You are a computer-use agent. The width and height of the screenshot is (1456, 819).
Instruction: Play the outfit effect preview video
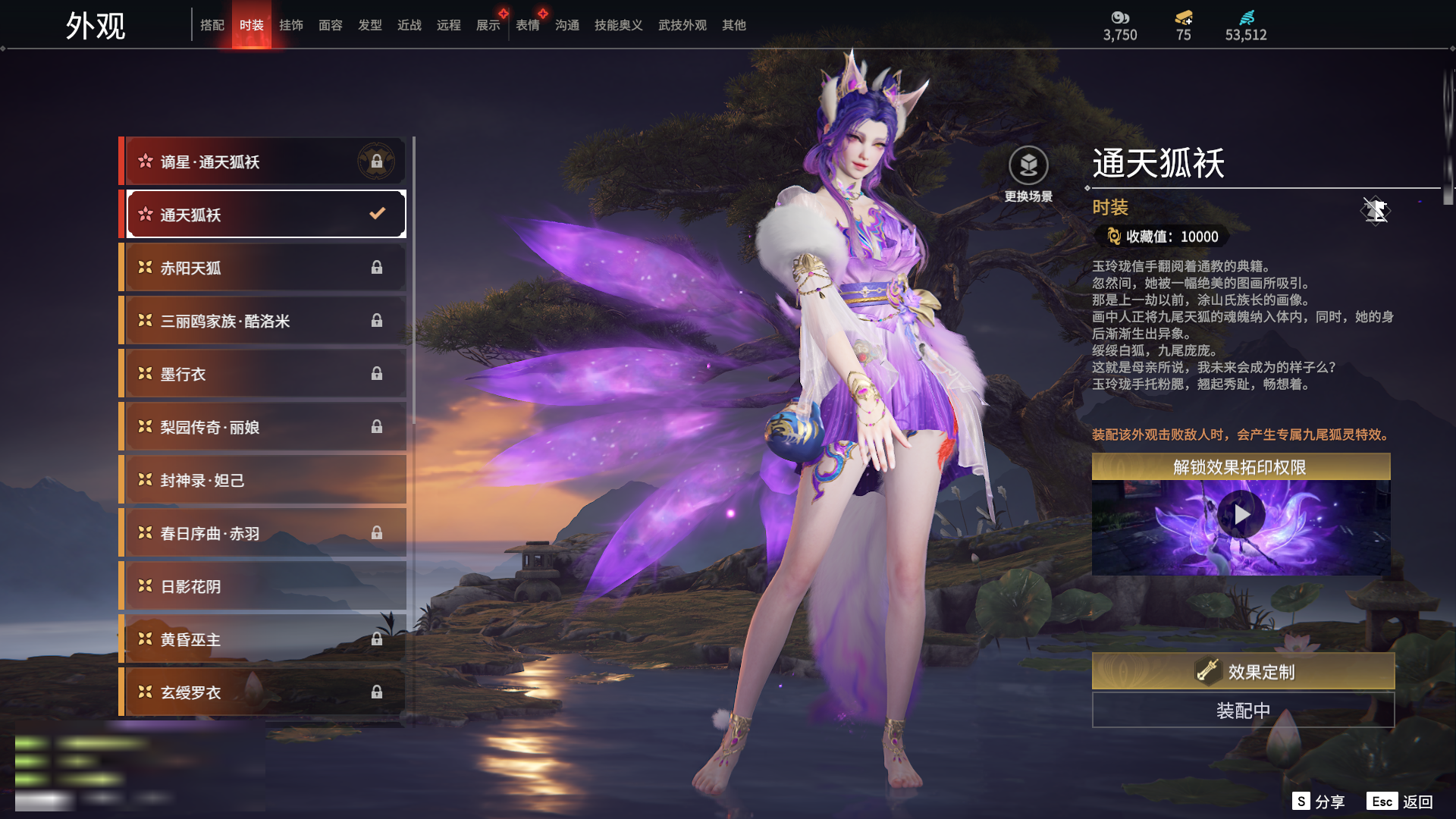1241,515
